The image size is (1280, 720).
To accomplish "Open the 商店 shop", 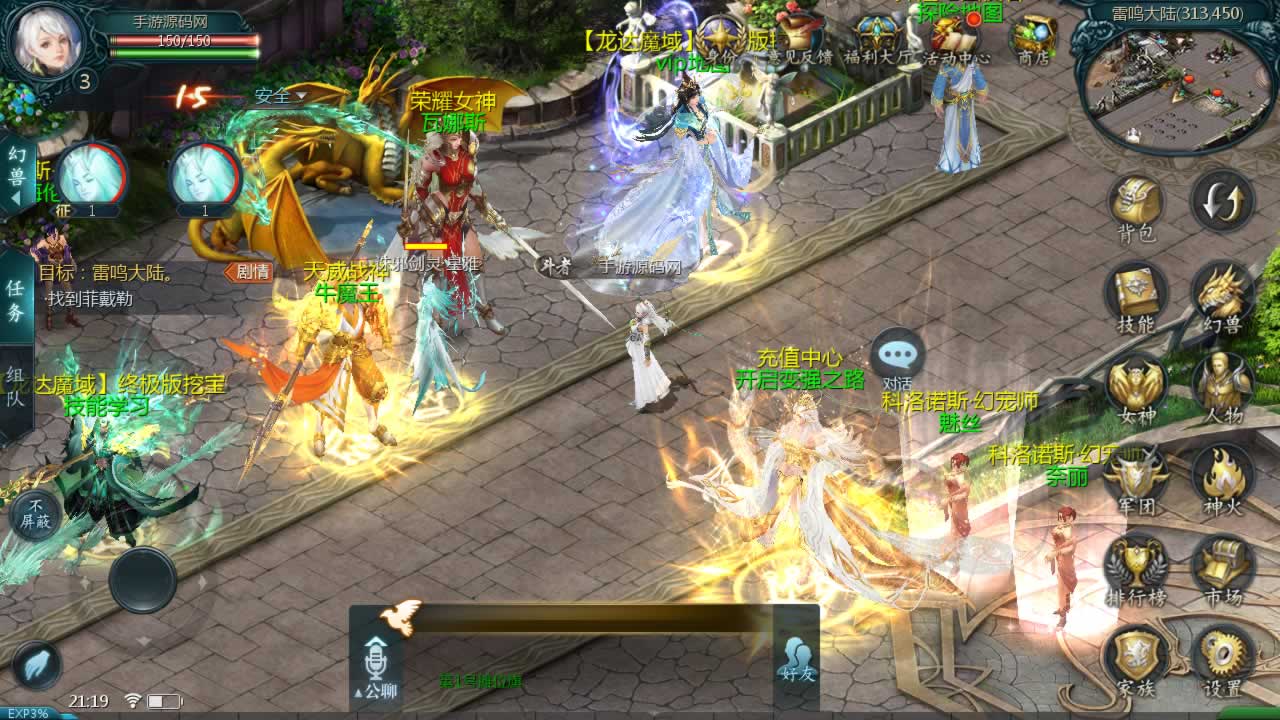I will 1033,40.
